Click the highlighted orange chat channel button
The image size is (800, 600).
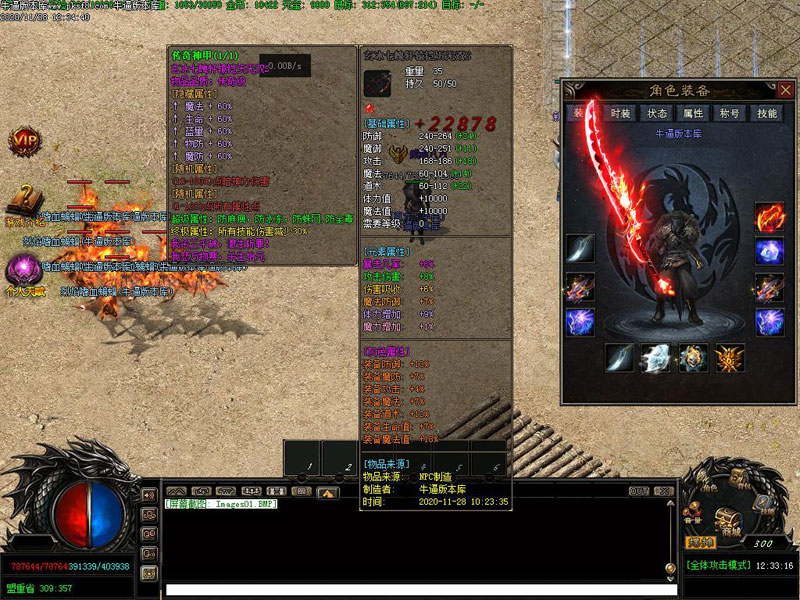point(326,492)
